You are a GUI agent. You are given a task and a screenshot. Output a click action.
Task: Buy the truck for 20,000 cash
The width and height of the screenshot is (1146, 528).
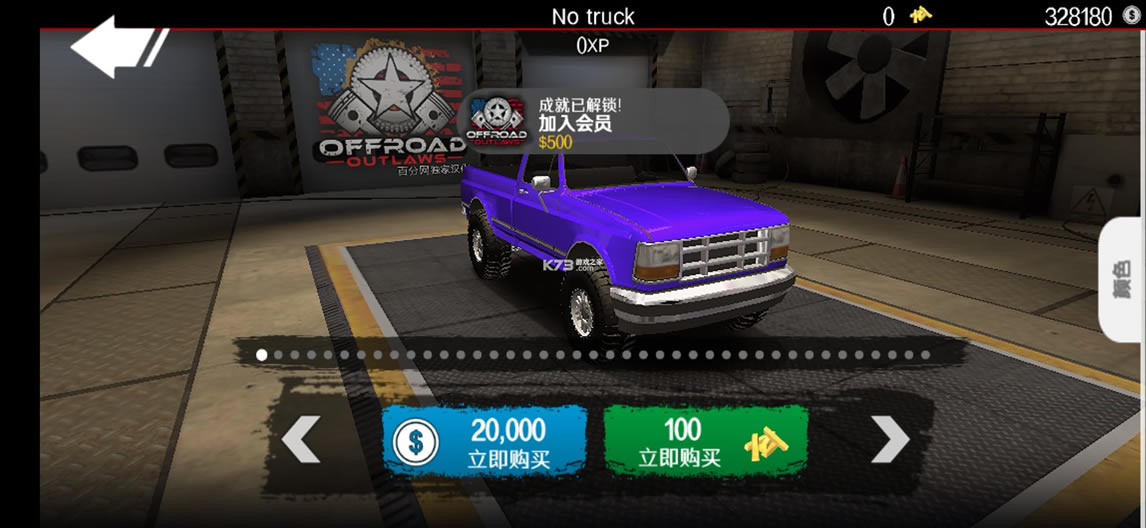coord(484,441)
